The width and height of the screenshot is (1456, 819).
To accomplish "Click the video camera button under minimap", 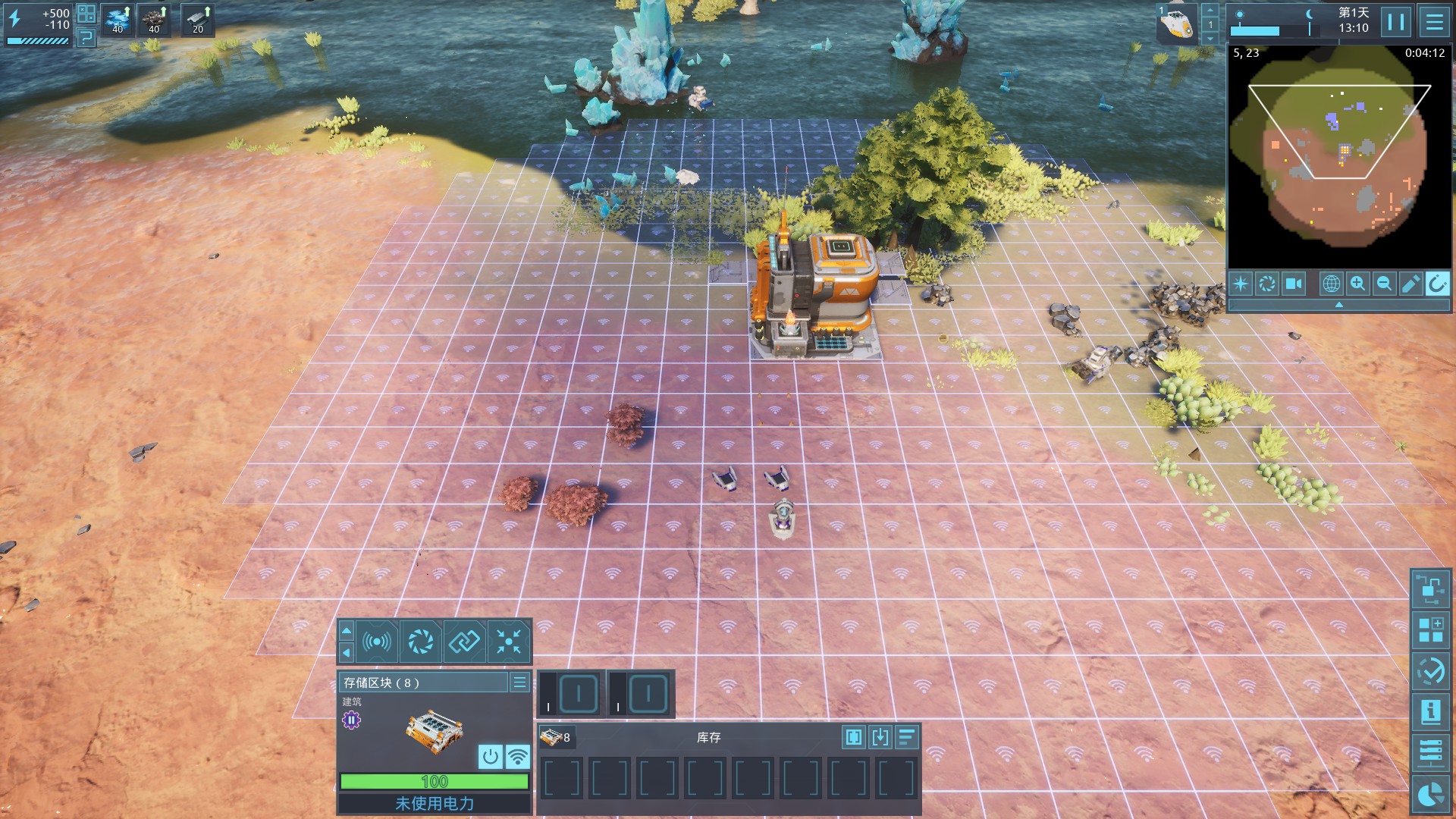I will pyautogui.click(x=1294, y=284).
